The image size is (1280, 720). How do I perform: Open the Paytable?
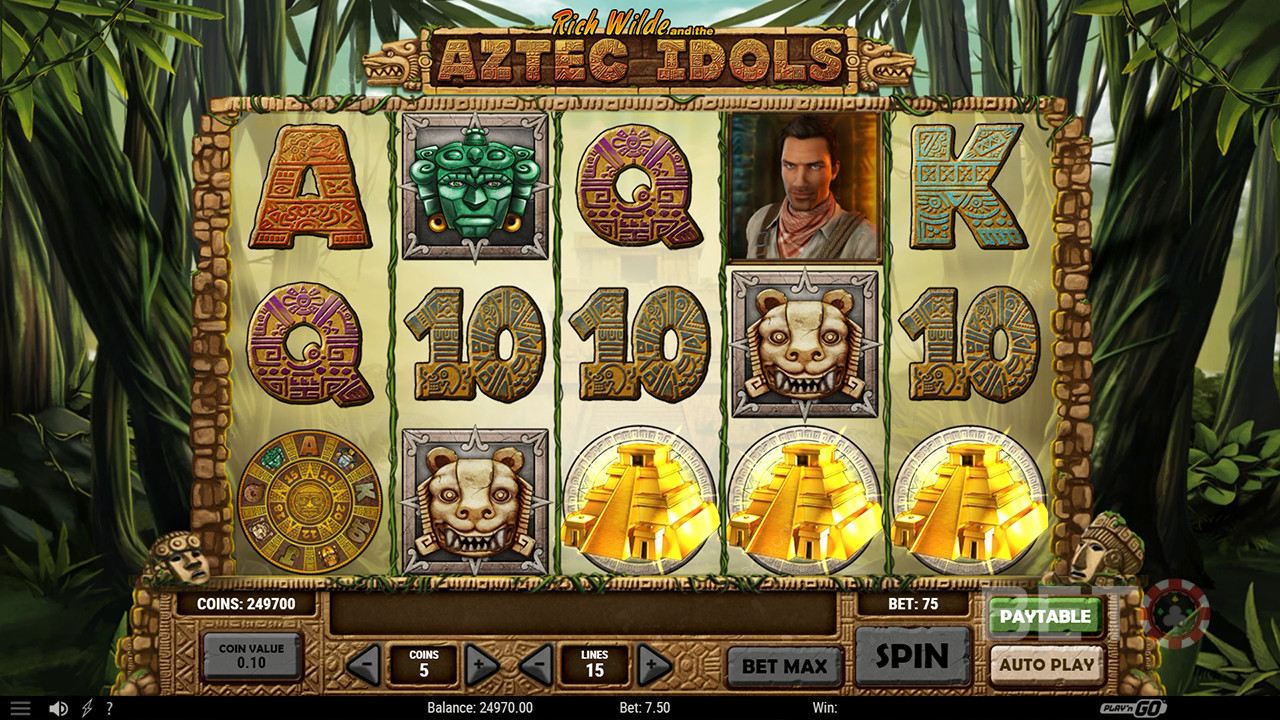(1045, 617)
